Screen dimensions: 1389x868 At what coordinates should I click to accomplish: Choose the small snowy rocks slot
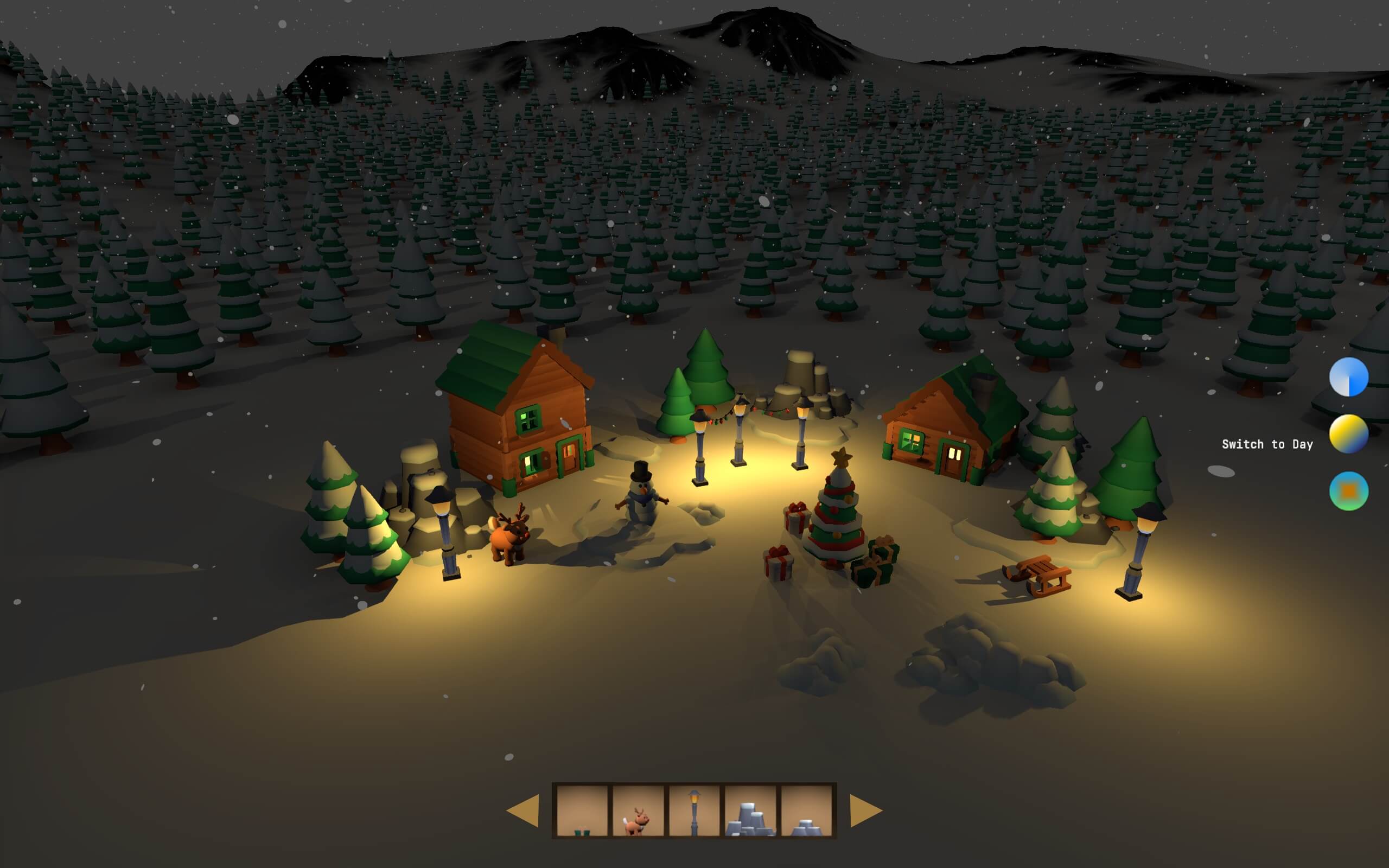[x=806, y=810]
